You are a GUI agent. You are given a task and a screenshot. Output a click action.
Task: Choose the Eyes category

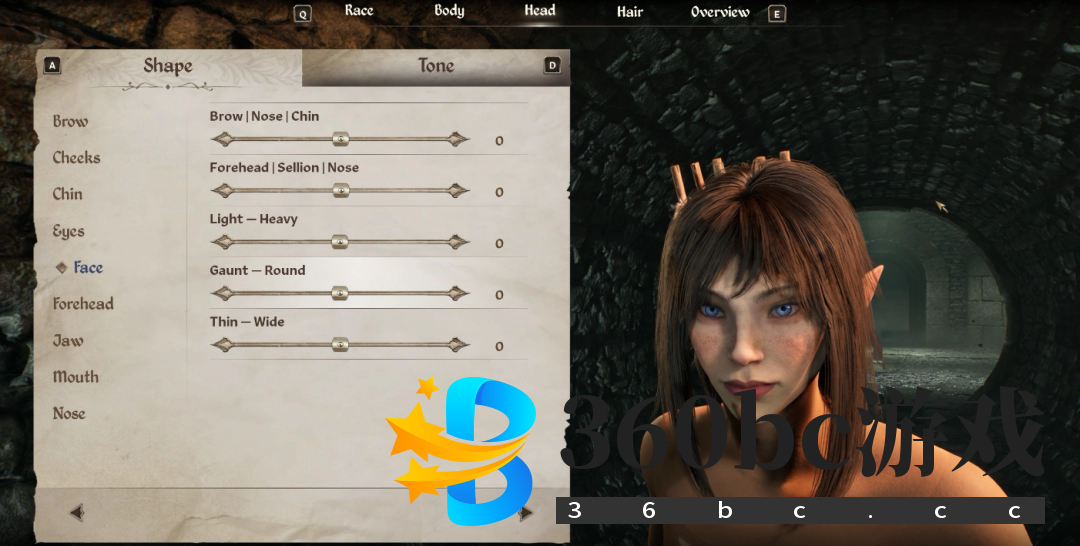(68, 231)
